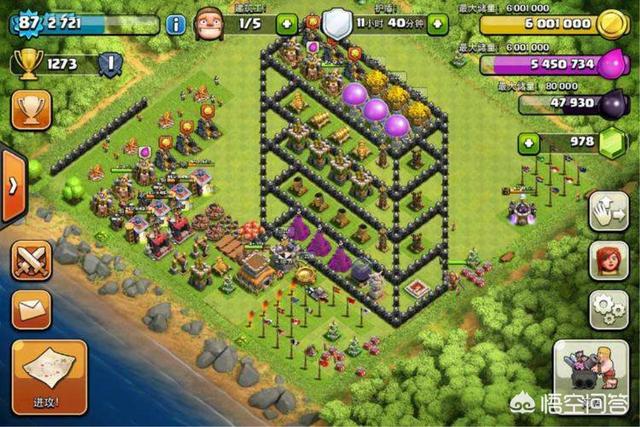
Task: Open the village layout editor button
Action: point(608,211)
